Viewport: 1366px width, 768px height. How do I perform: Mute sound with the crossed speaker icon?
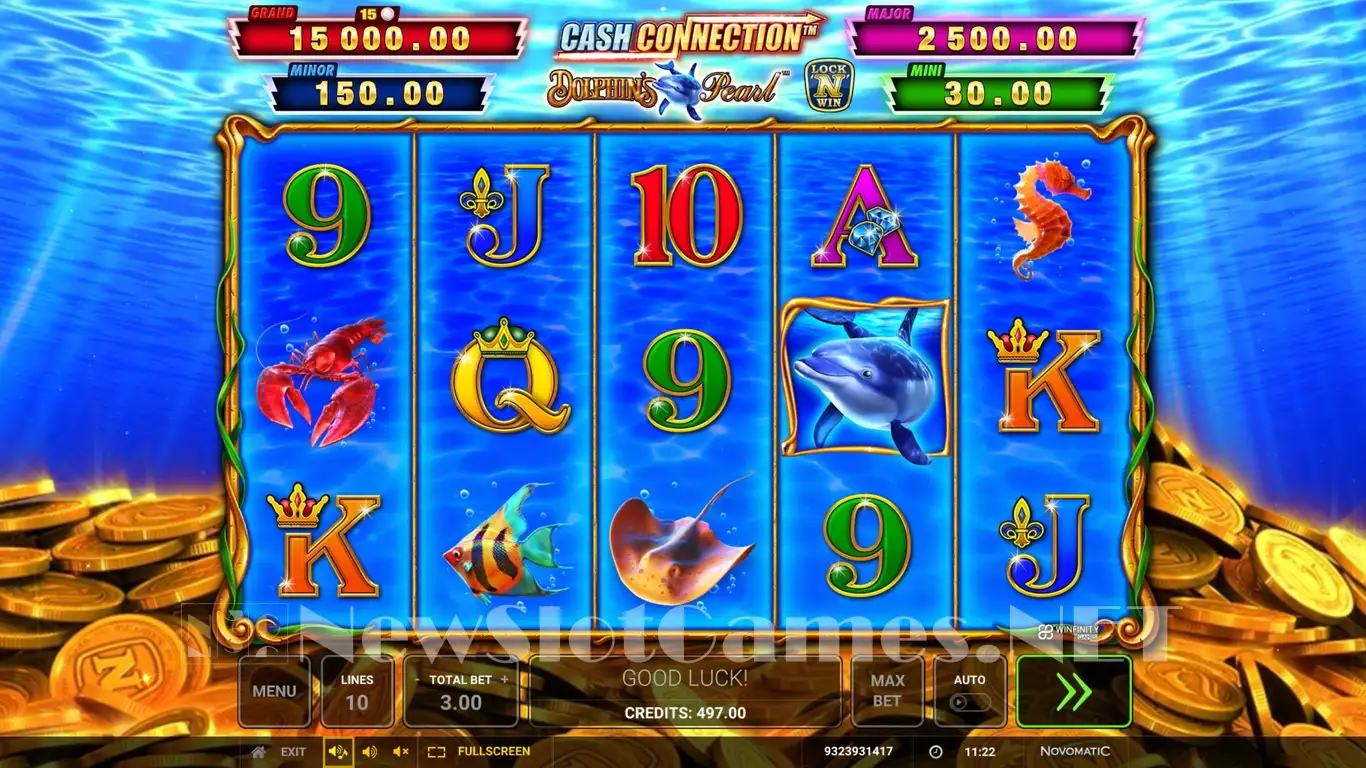pyautogui.click(x=401, y=752)
